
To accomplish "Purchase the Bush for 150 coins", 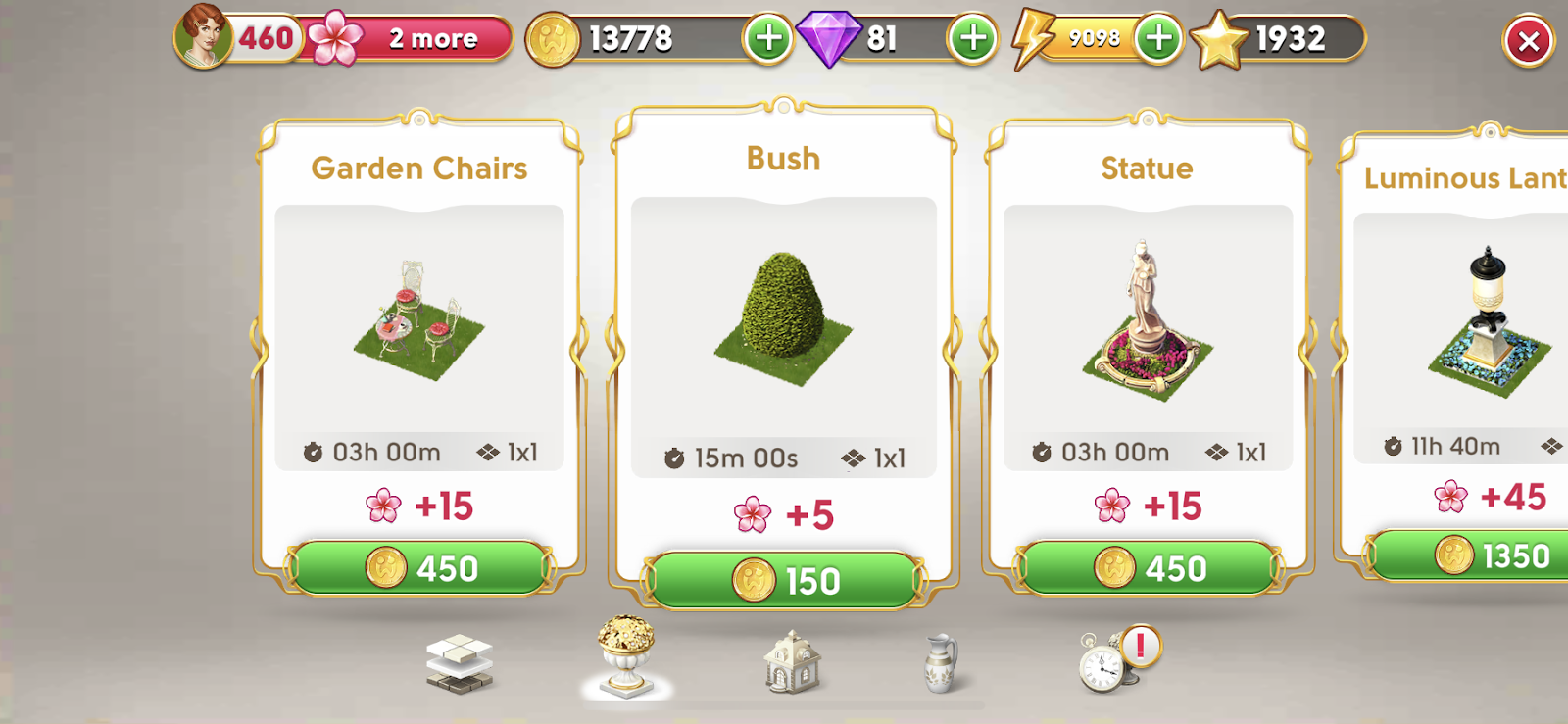I will (x=783, y=580).
